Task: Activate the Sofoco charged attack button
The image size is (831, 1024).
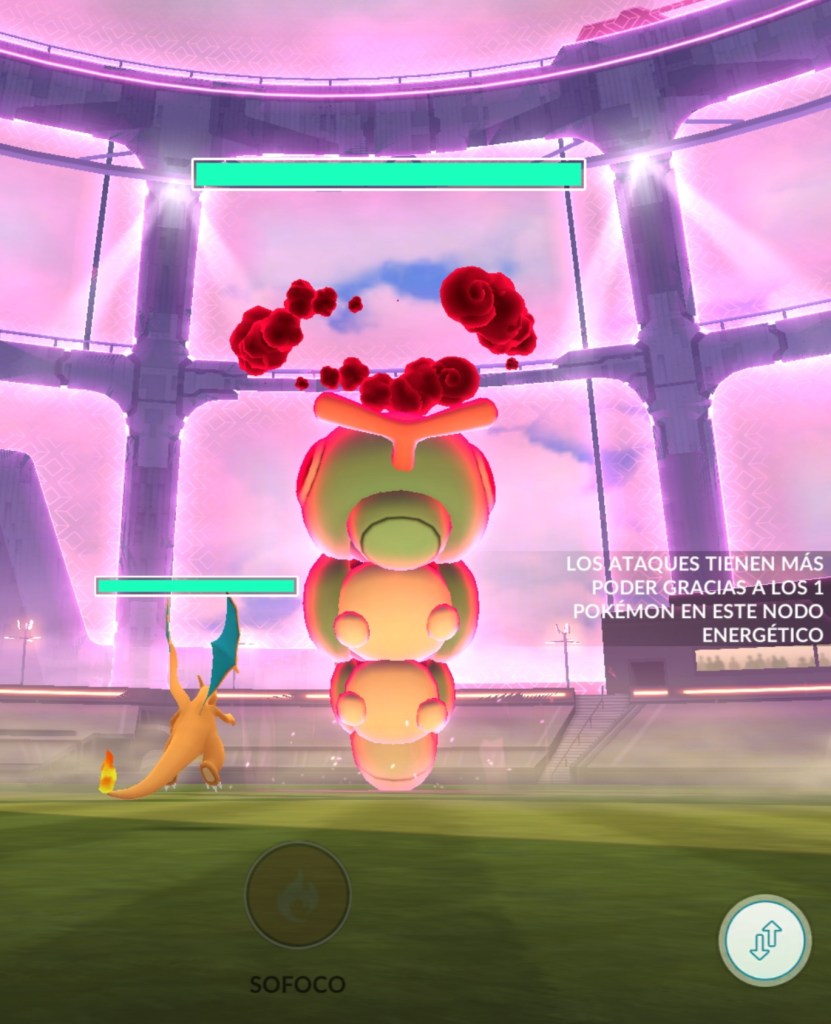Action: 297,895
